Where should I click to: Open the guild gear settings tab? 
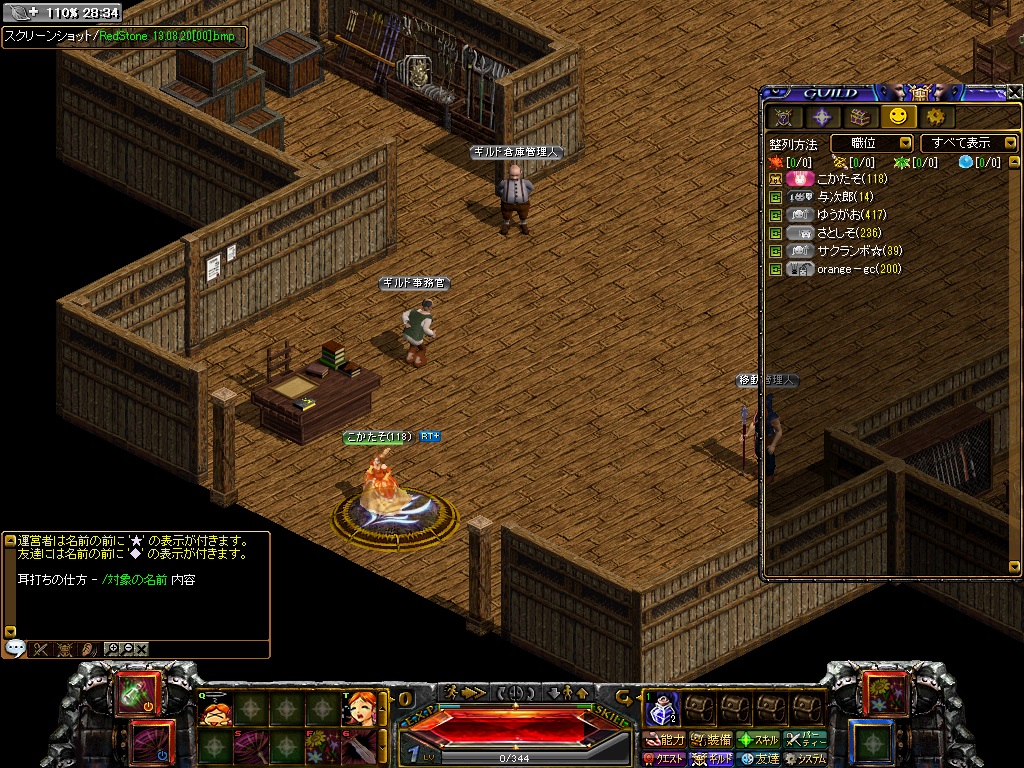[935, 117]
